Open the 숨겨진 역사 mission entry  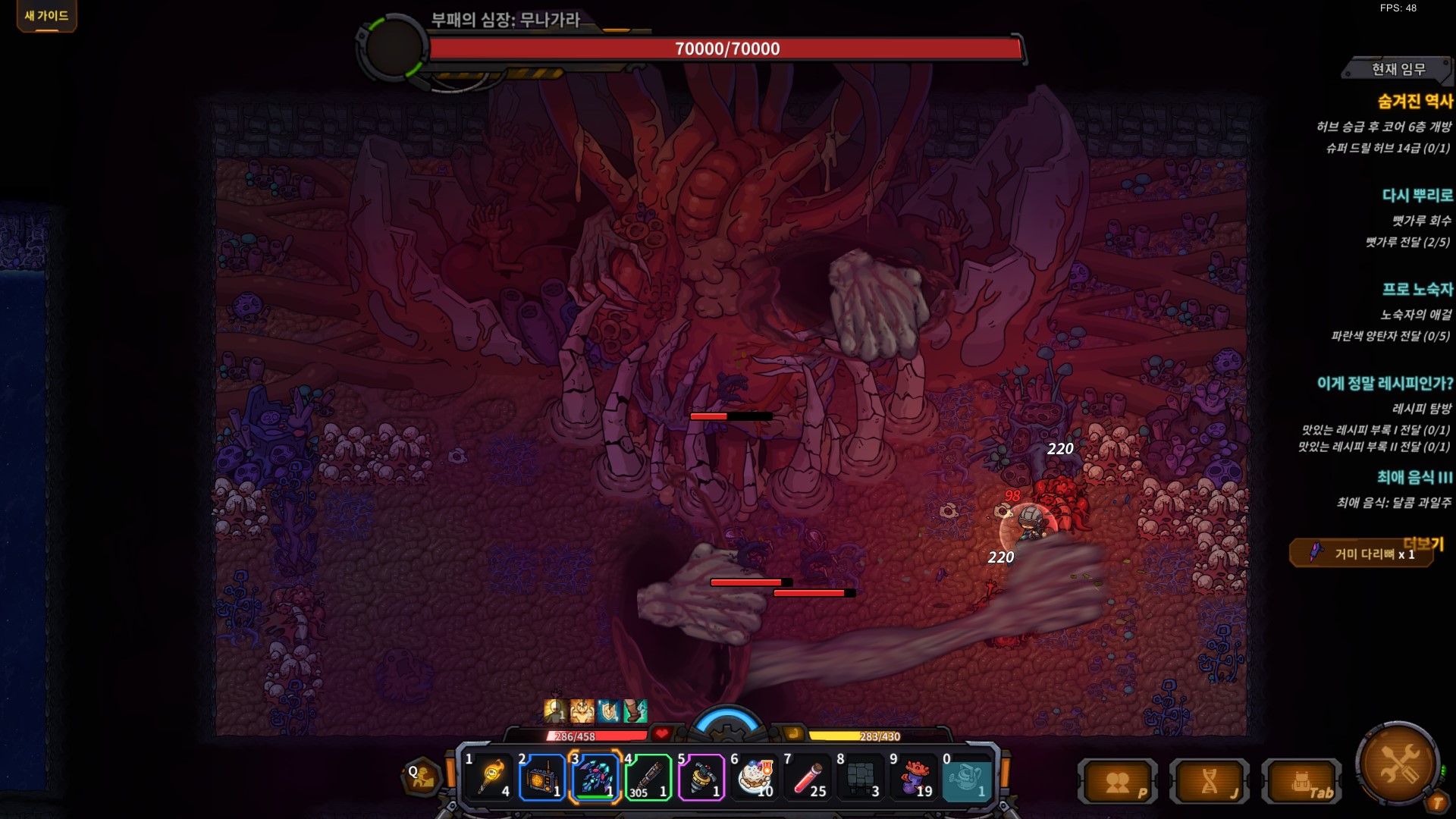(x=1414, y=102)
